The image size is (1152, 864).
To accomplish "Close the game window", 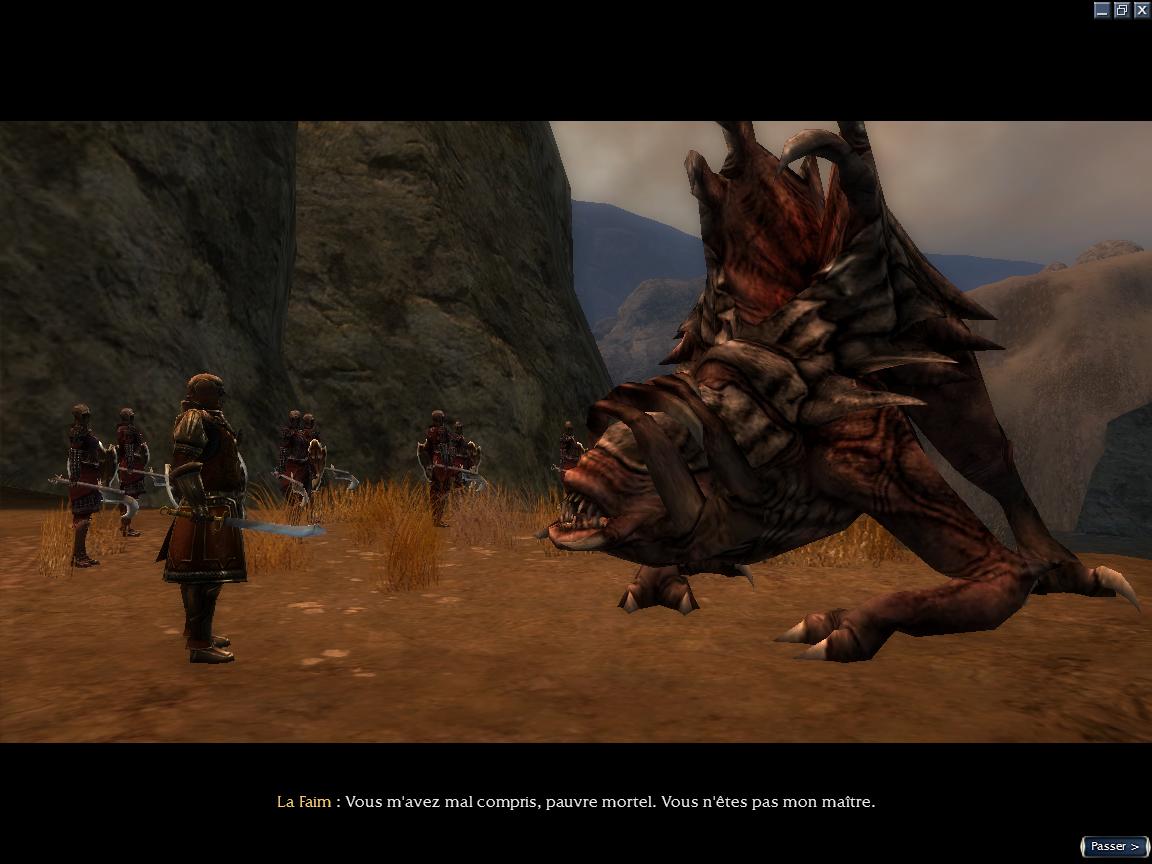I will click(x=1141, y=10).
